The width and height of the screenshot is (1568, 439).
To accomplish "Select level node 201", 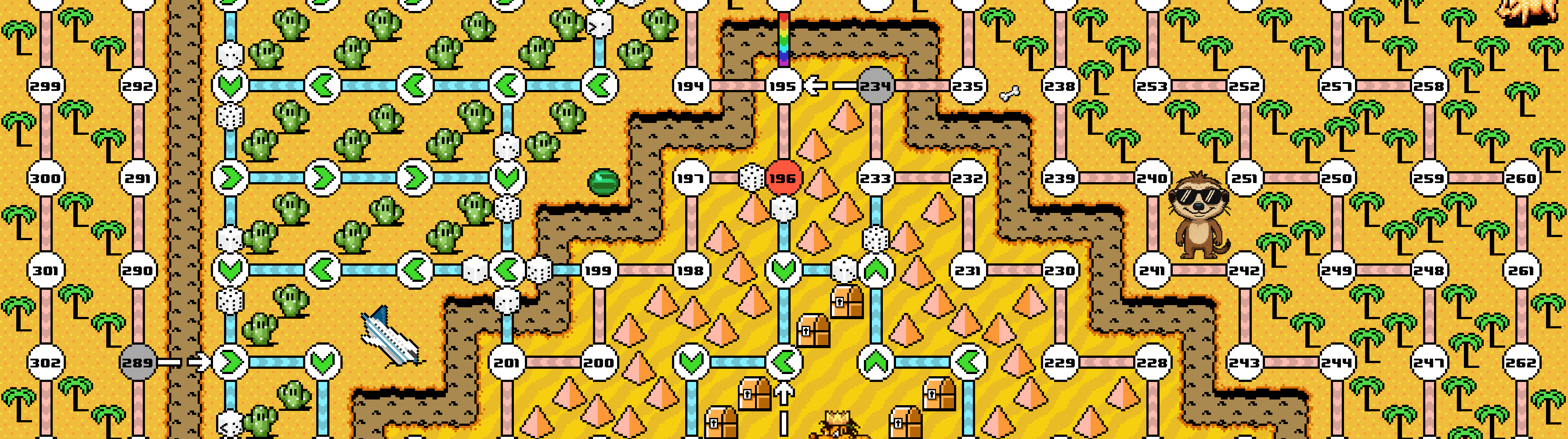I will pos(506,363).
